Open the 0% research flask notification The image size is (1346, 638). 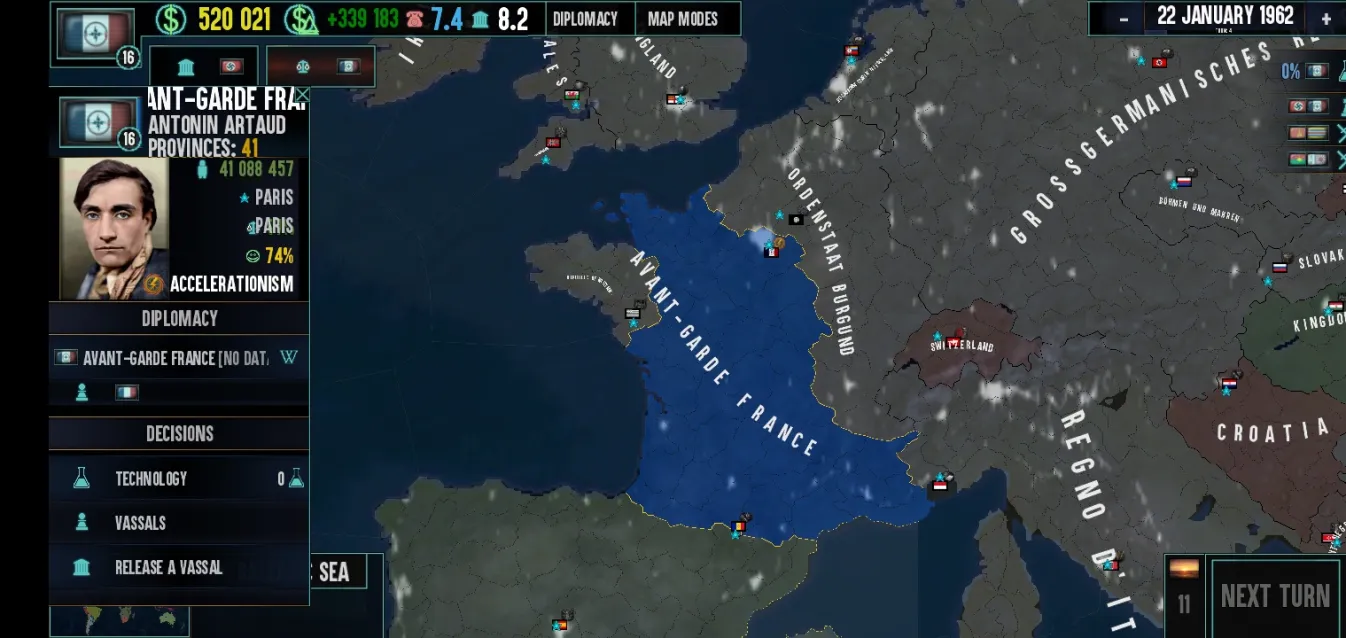(1306, 71)
